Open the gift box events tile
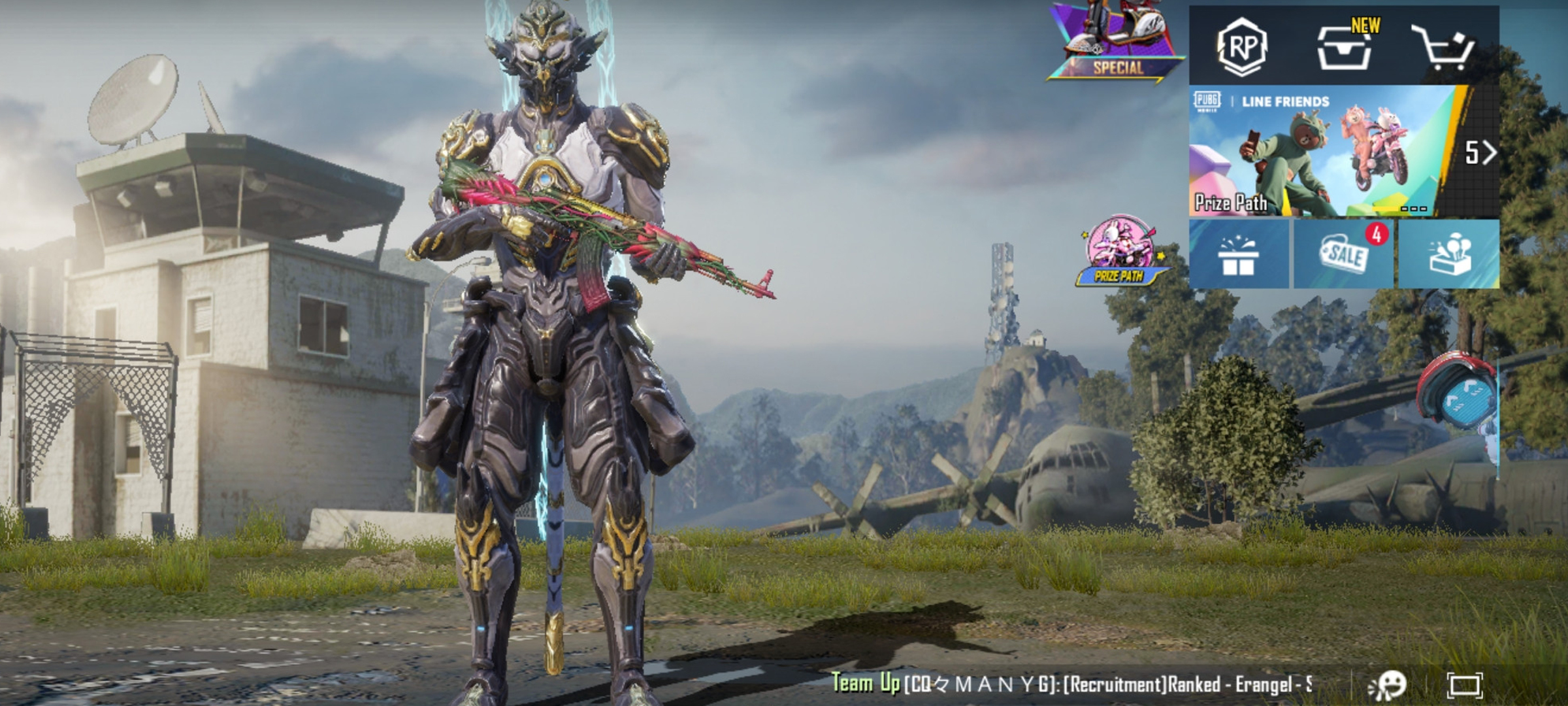The image size is (1568, 706). [x=1237, y=255]
